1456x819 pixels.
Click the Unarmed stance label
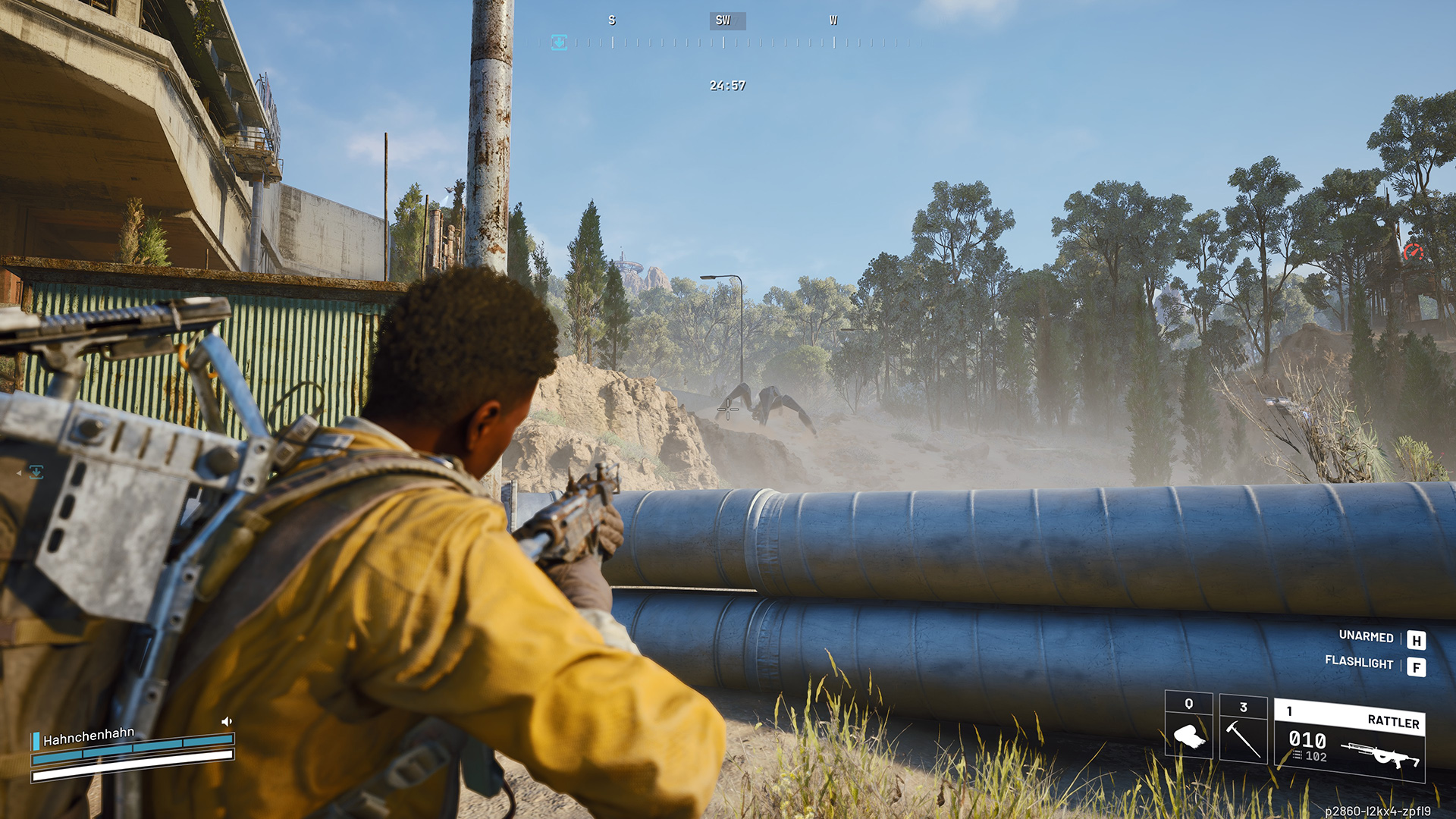[x=1366, y=637]
